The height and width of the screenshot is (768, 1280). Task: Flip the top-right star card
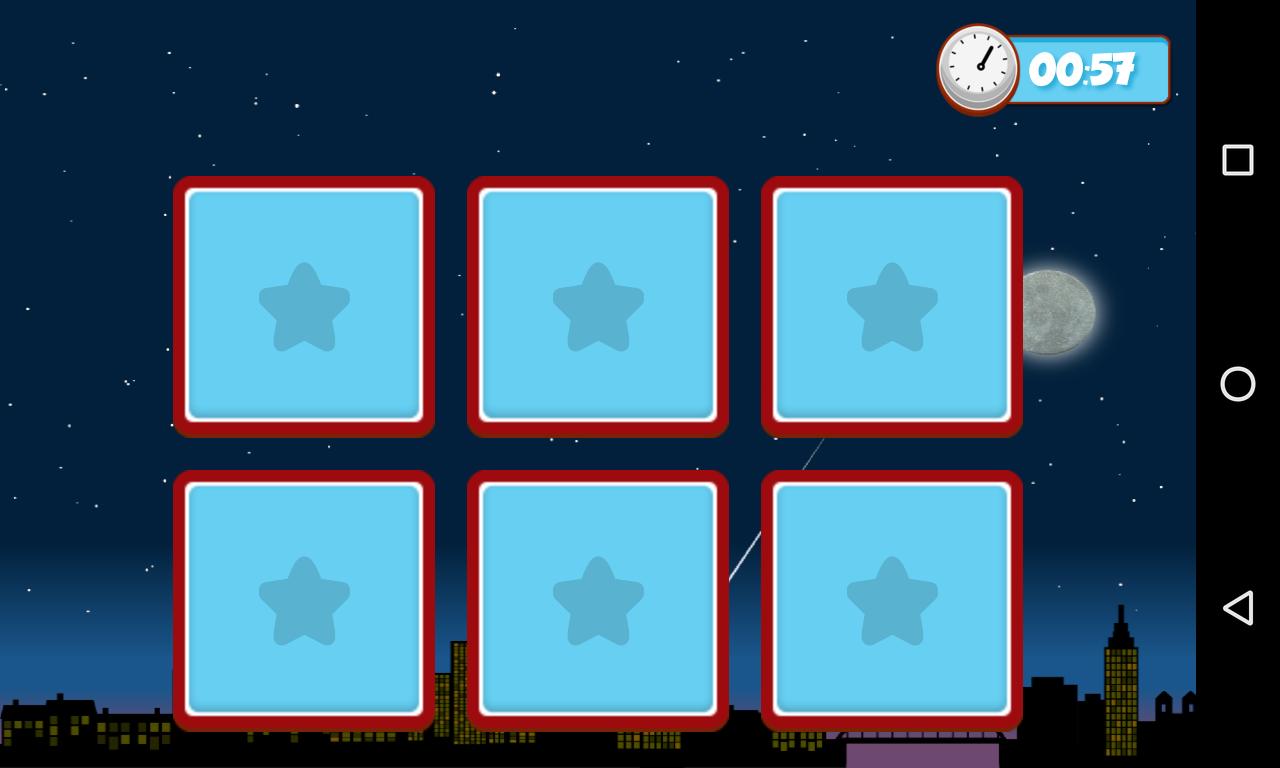891,307
